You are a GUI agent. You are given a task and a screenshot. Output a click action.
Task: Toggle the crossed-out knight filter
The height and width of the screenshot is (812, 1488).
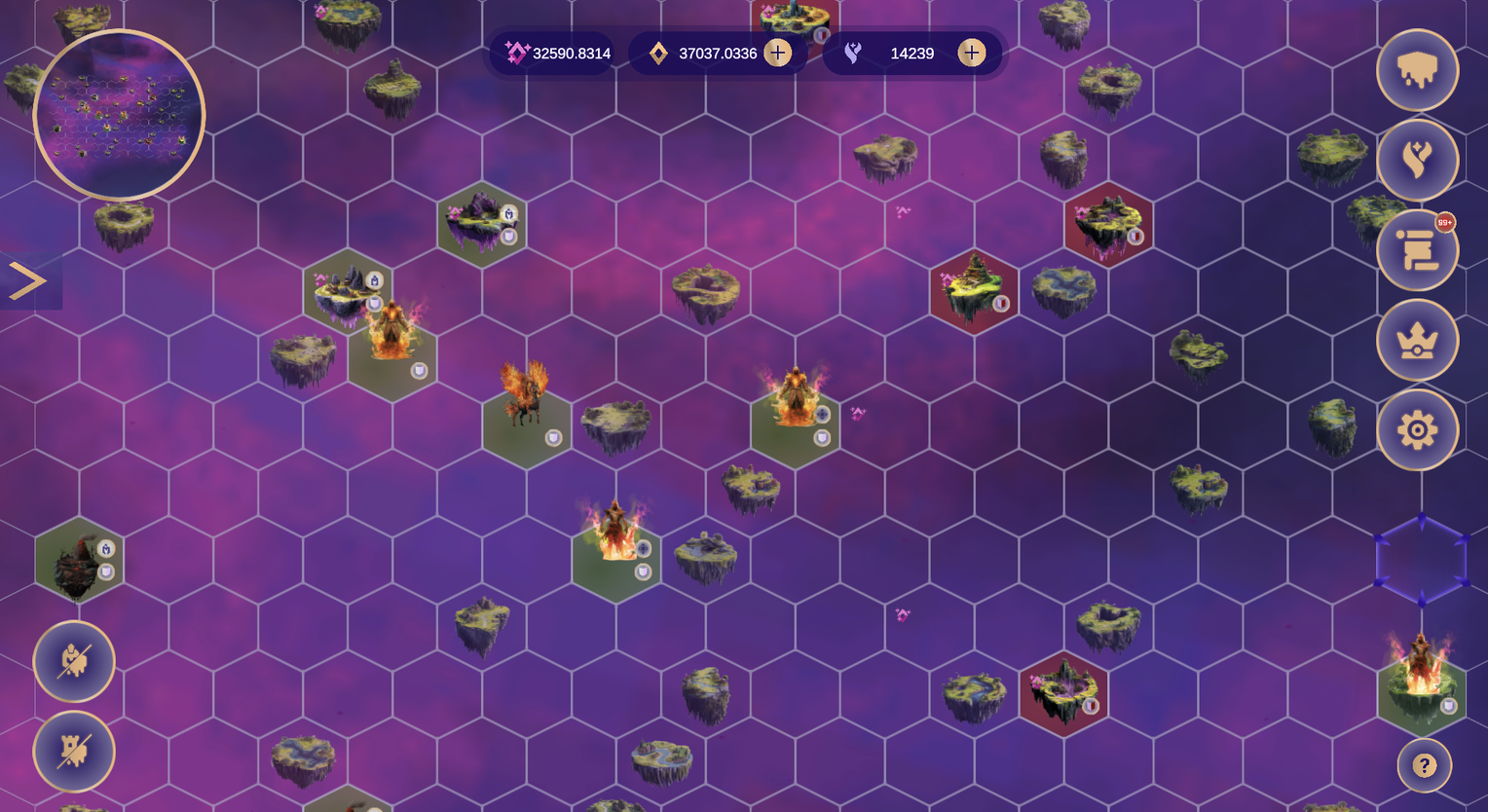click(x=74, y=662)
